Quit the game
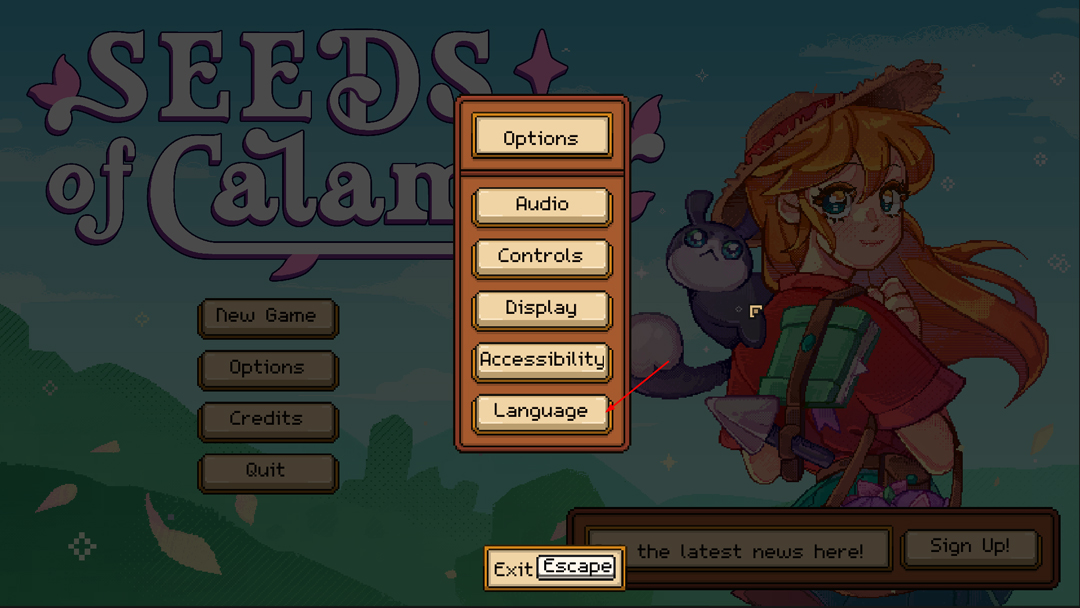 [267, 471]
